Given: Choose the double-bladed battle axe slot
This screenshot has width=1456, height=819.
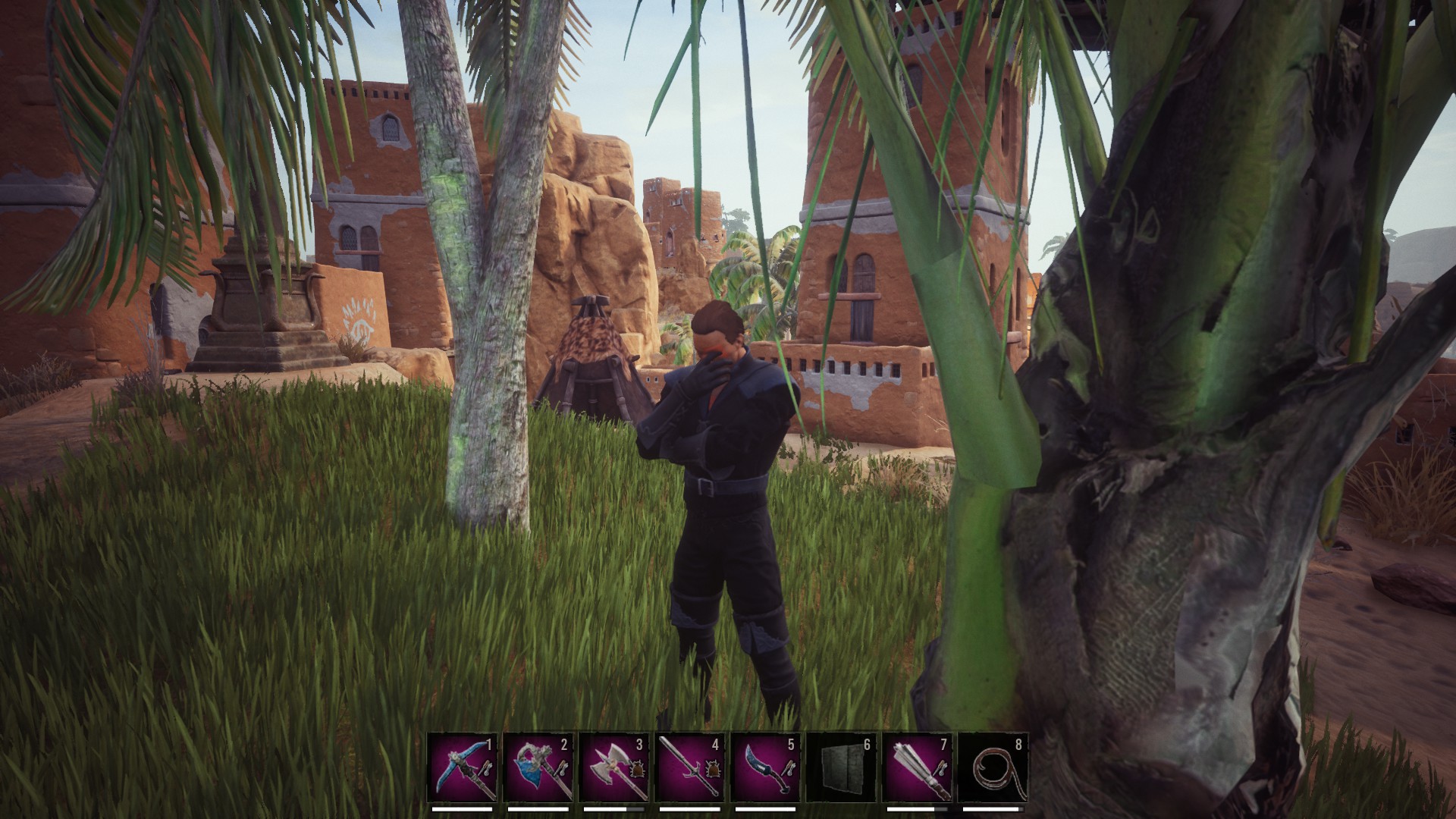Looking at the screenshot, I should click(x=614, y=767).
